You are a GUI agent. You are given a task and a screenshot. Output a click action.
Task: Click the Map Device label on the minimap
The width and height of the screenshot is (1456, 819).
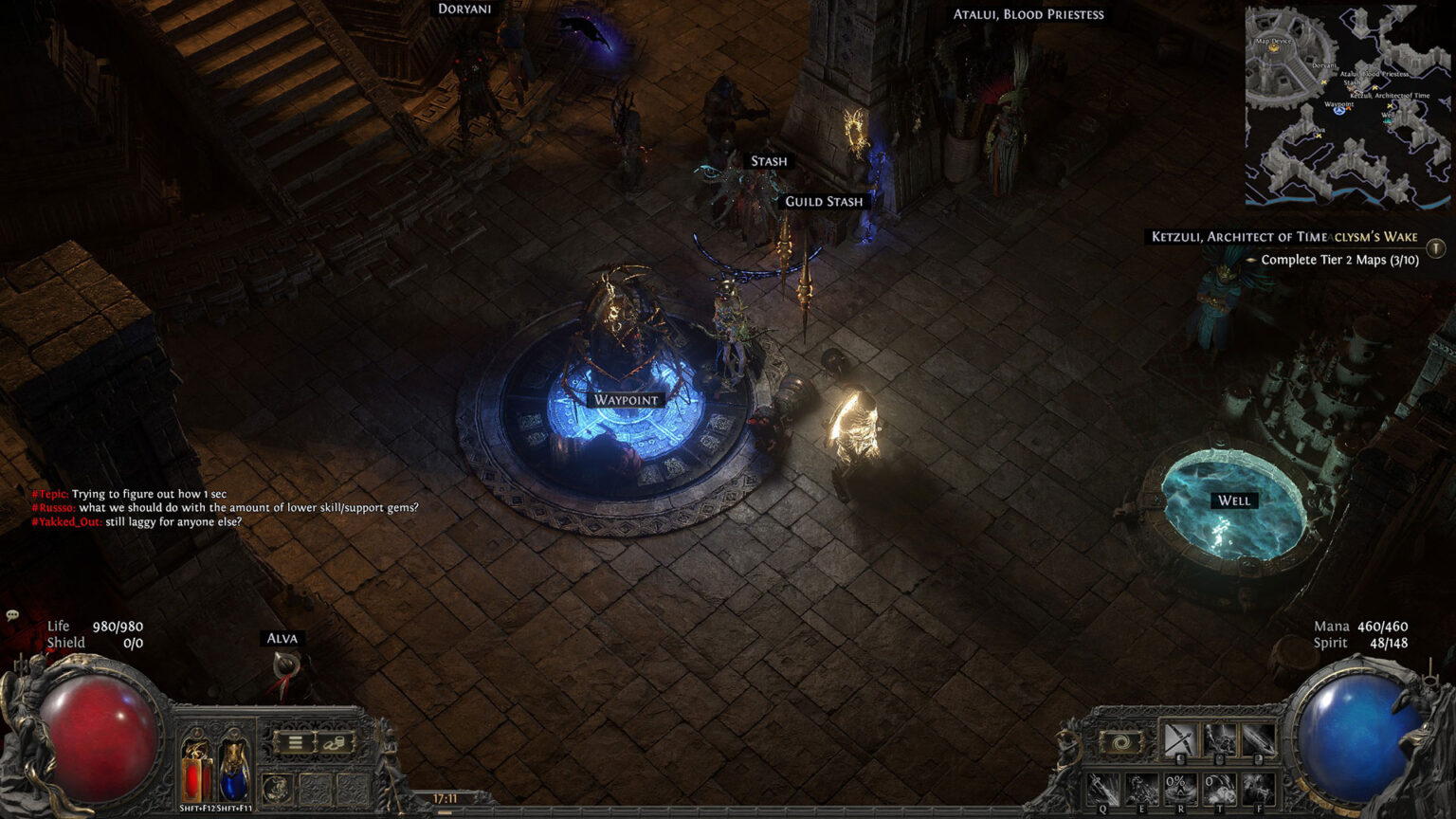tap(1274, 42)
